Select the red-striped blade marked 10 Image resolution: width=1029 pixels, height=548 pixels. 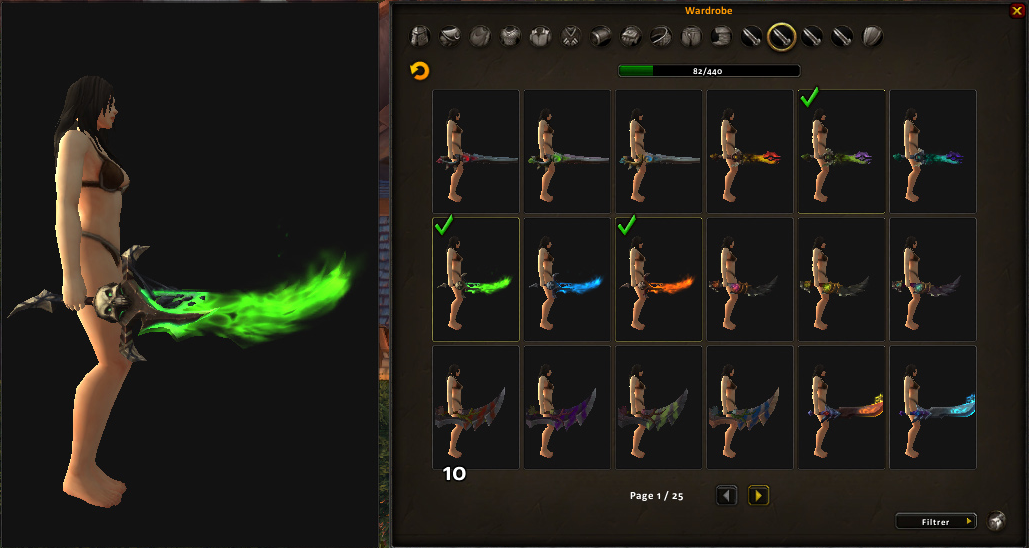(x=476, y=407)
